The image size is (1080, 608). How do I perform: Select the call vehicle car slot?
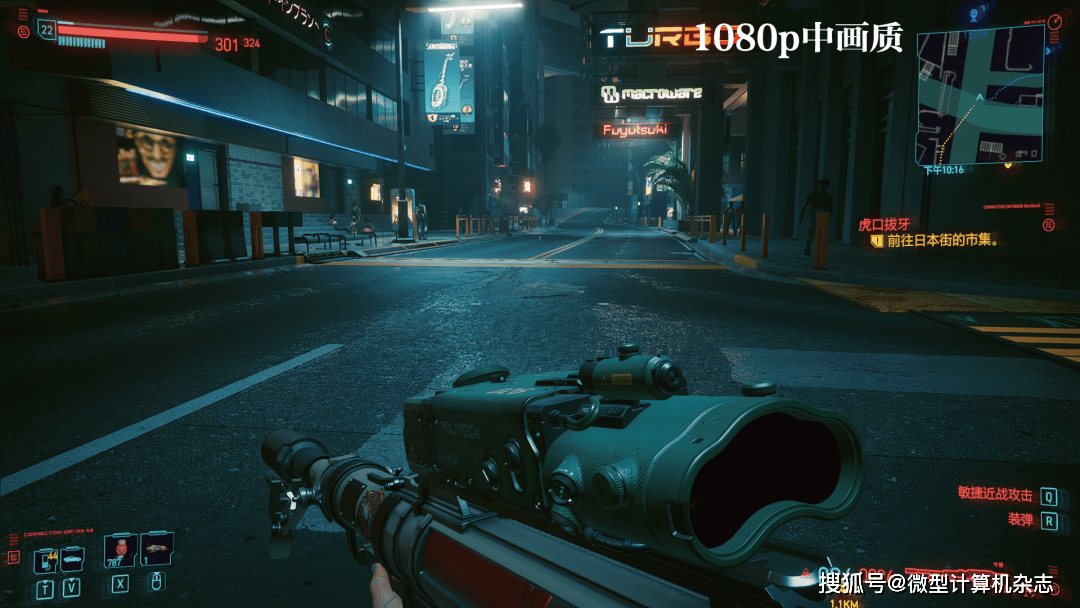[x=72, y=560]
